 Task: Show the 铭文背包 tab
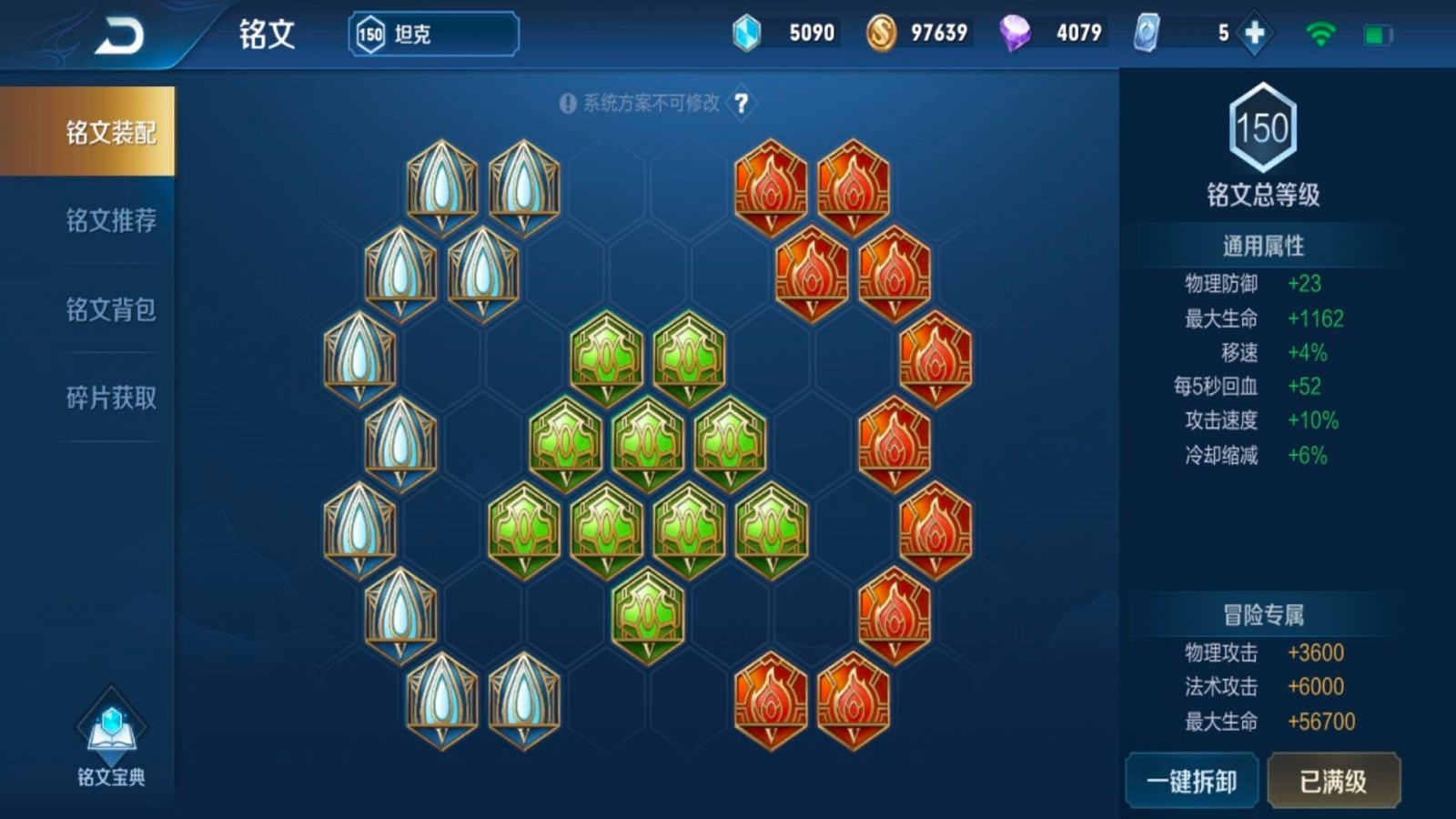[x=110, y=309]
